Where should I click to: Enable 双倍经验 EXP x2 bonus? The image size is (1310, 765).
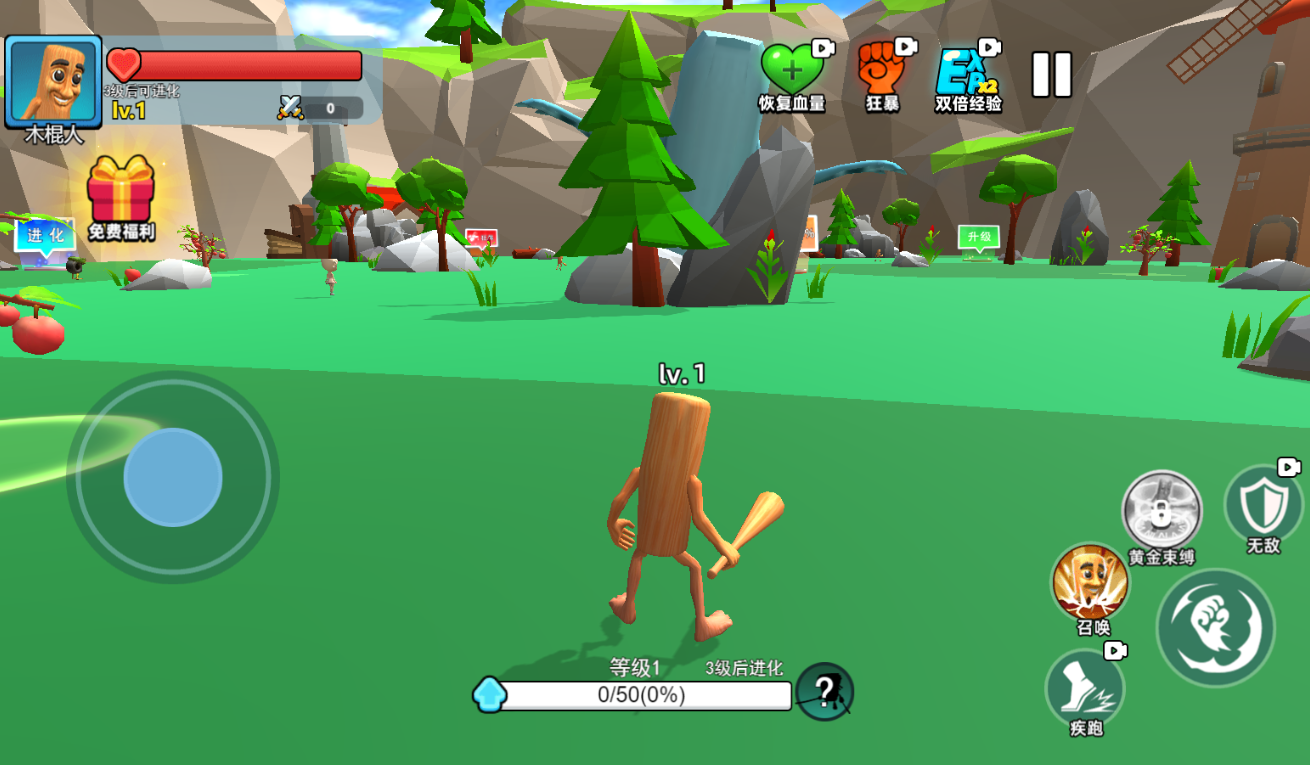[966, 72]
